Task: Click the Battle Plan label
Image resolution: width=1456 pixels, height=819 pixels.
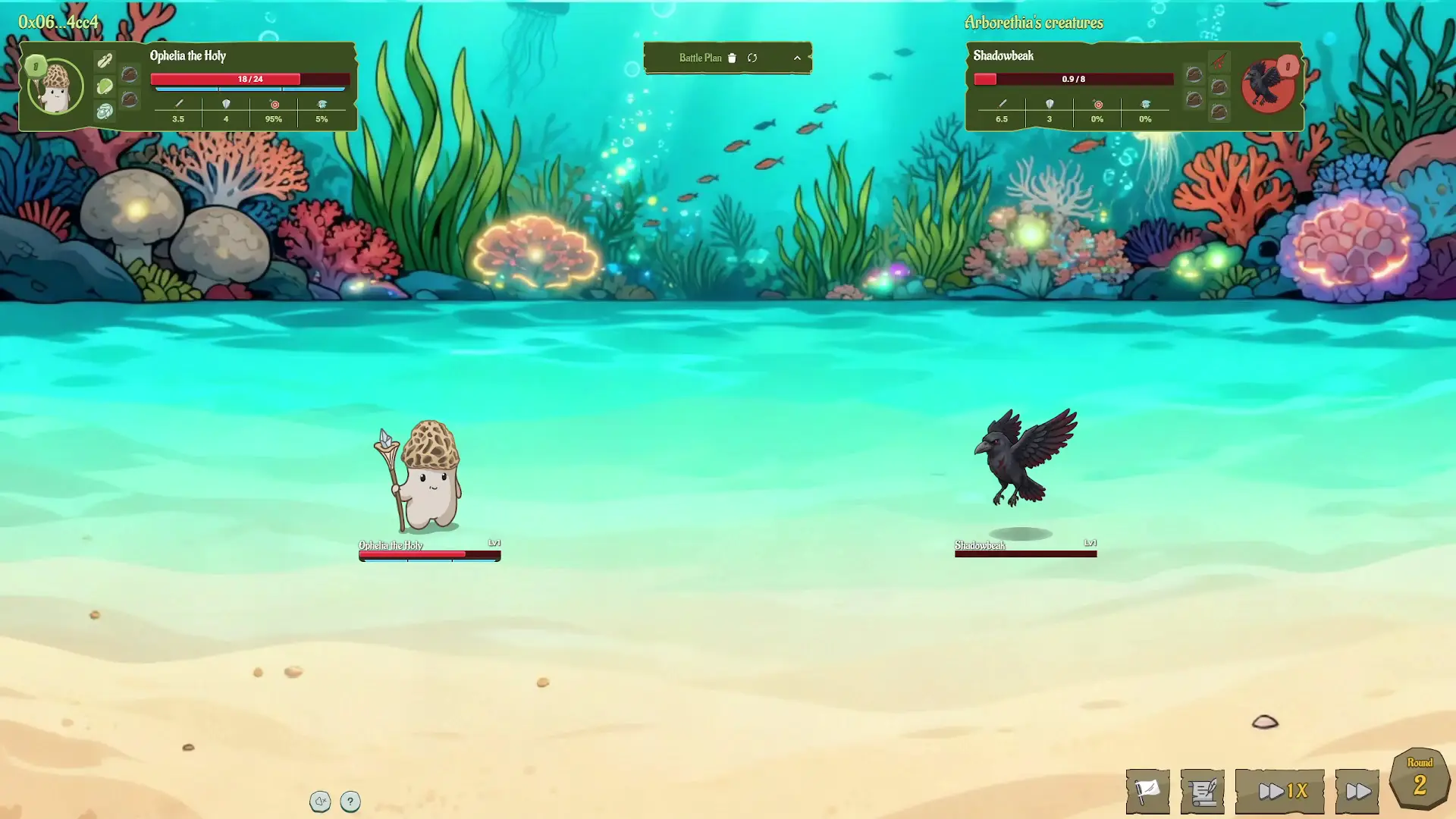Action: [700, 58]
